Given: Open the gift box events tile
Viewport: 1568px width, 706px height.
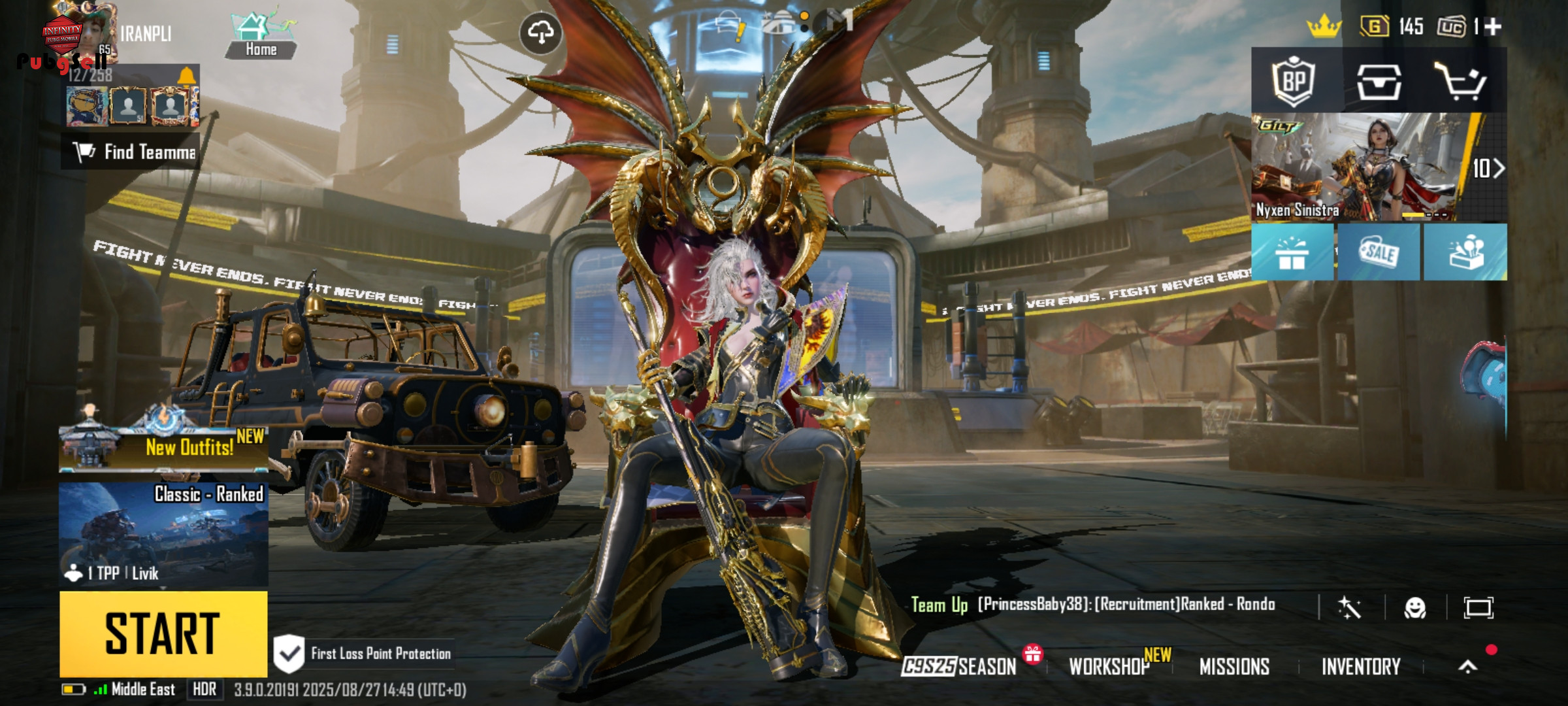Looking at the screenshot, I should coord(1292,252).
